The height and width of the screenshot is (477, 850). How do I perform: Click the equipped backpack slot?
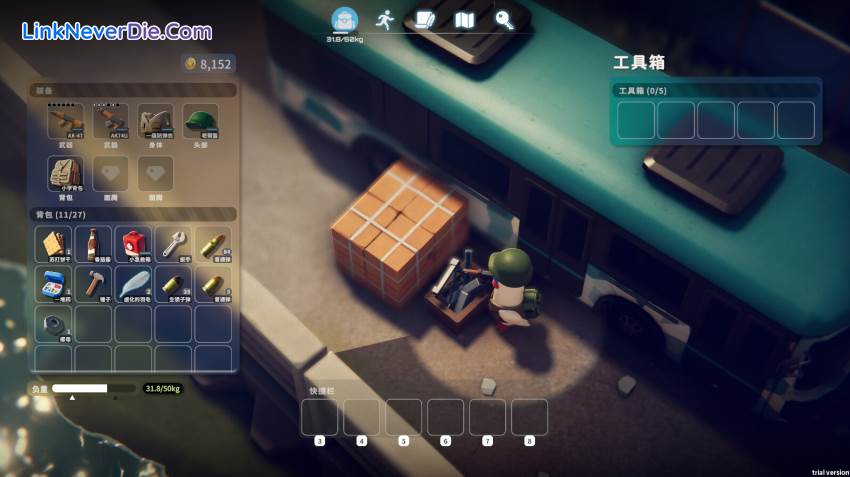[65, 175]
